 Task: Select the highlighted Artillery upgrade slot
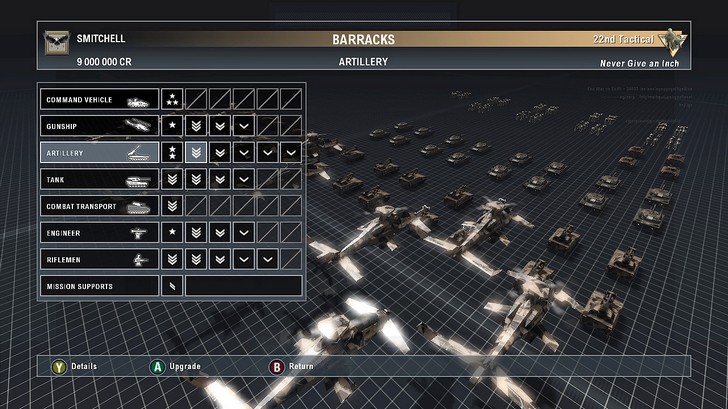pos(197,153)
